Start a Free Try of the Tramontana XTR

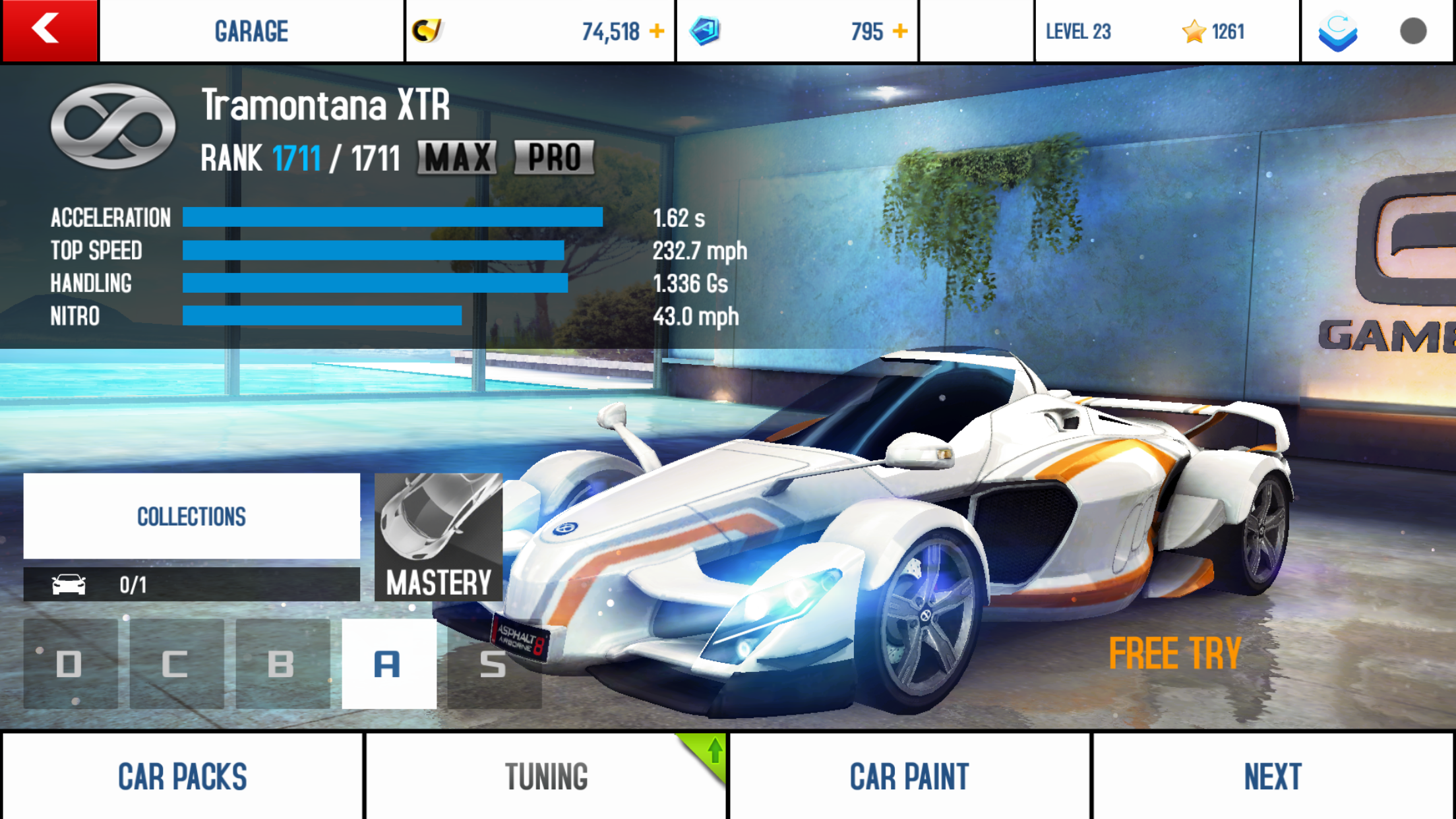(1175, 653)
